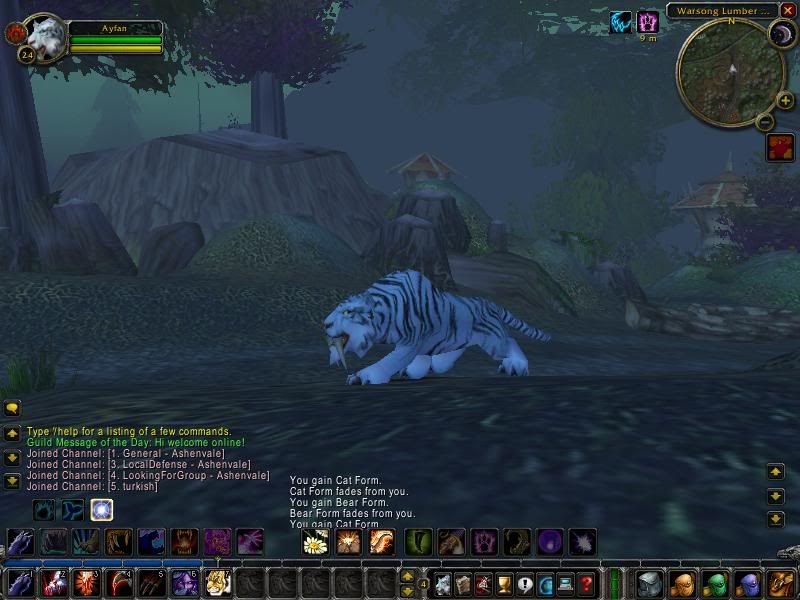Image resolution: width=800 pixels, height=600 pixels.
Task: Open the green bag slot
Action: pos(714,583)
